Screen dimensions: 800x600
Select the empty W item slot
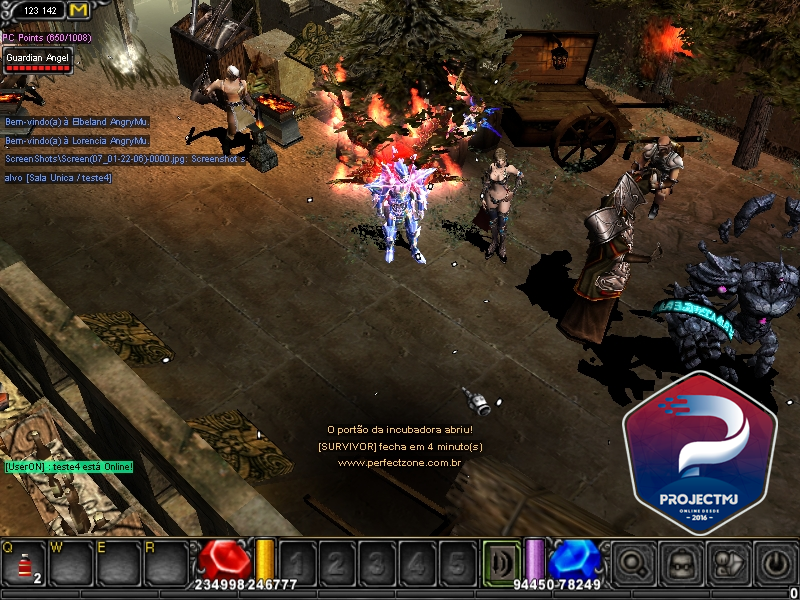click(70, 564)
